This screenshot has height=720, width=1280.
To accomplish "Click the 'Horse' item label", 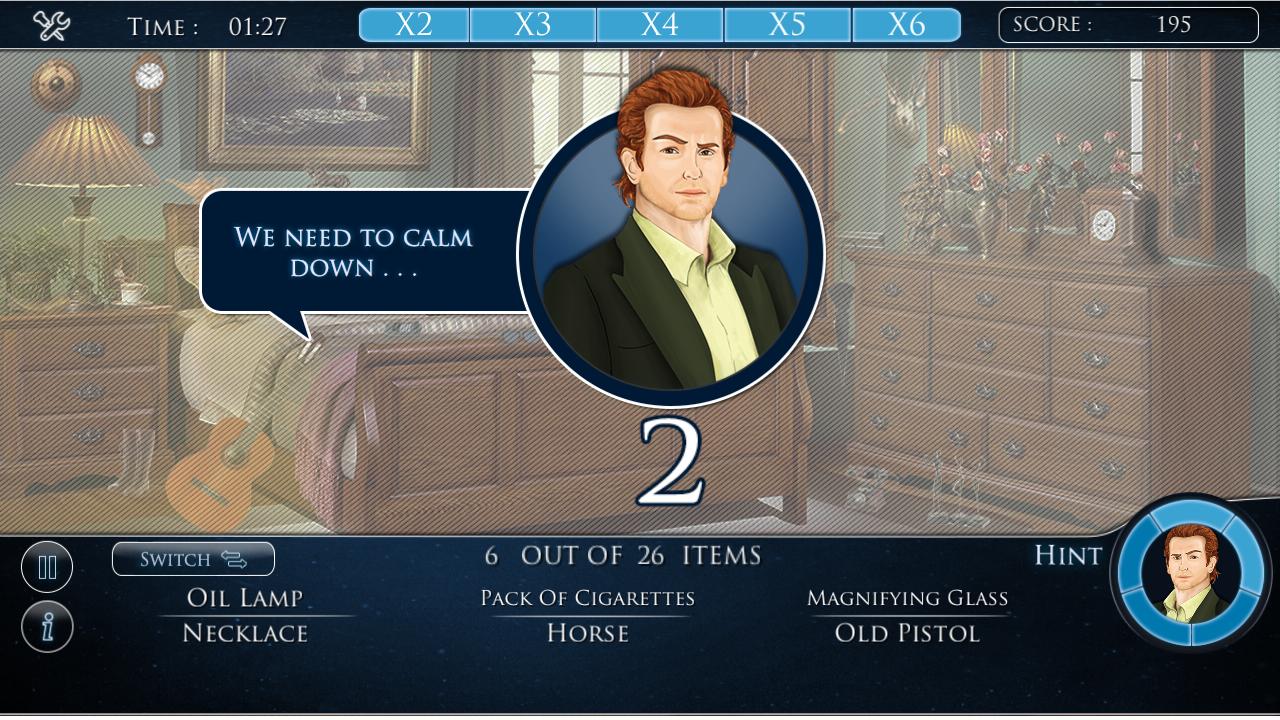I will click(588, 632).
